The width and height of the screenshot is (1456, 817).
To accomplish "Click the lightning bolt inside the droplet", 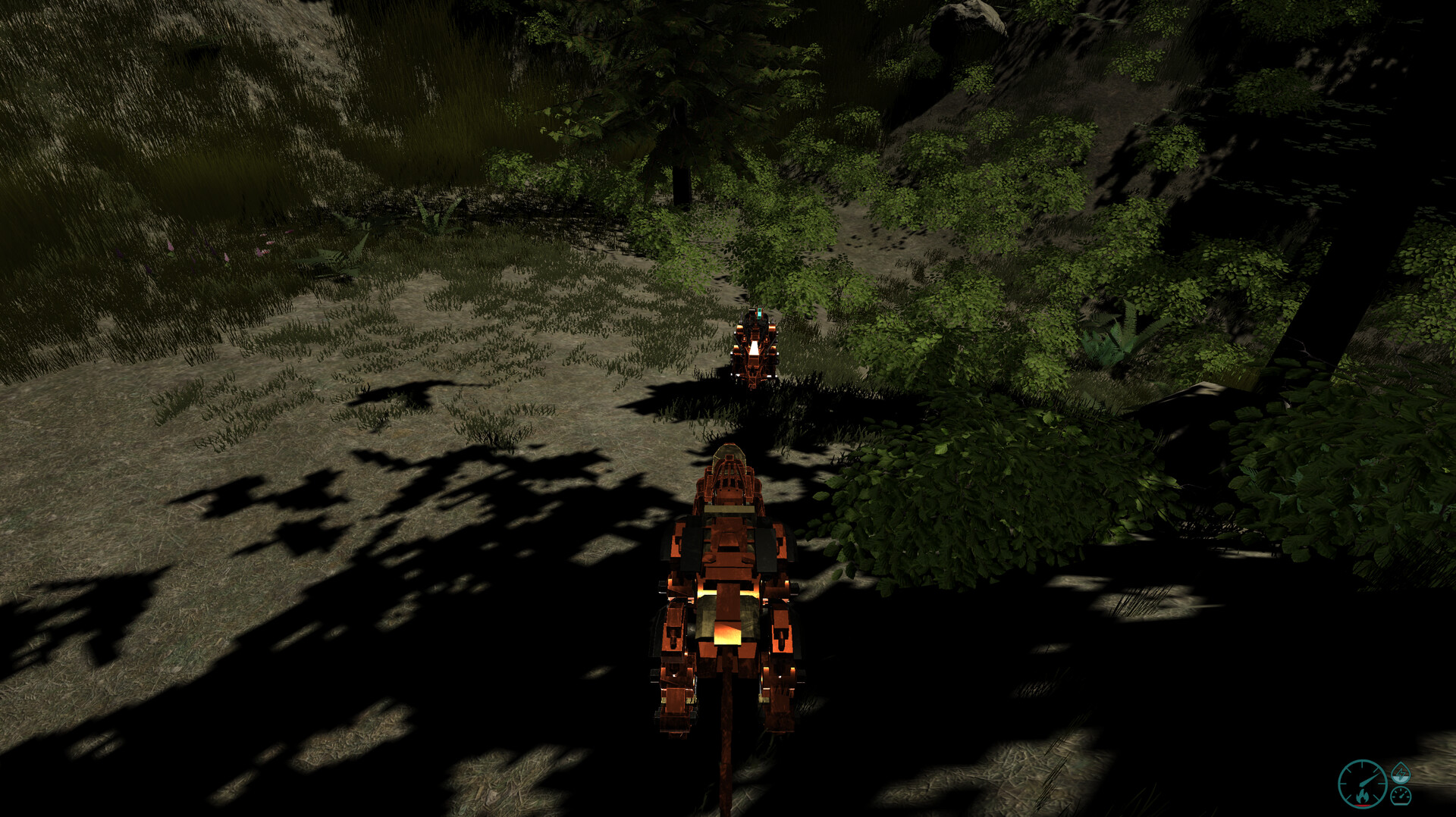I will coord(1401,772).
